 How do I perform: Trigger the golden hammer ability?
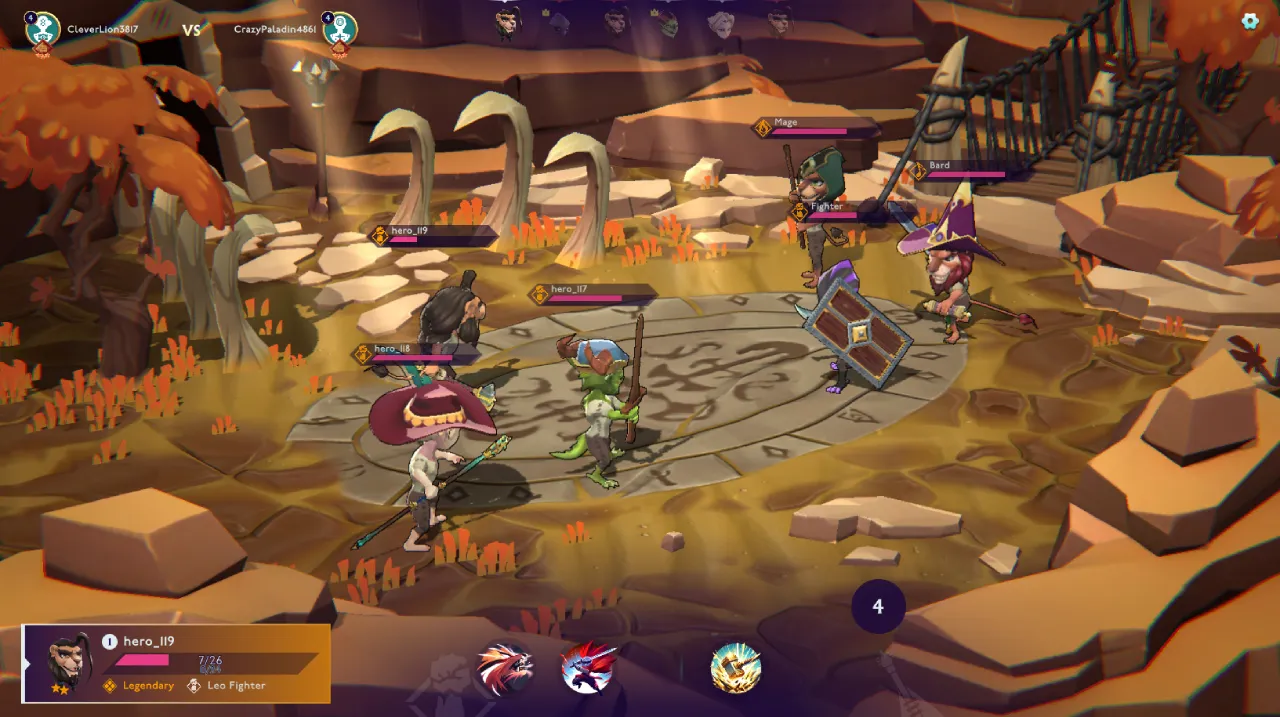[736, 668]
